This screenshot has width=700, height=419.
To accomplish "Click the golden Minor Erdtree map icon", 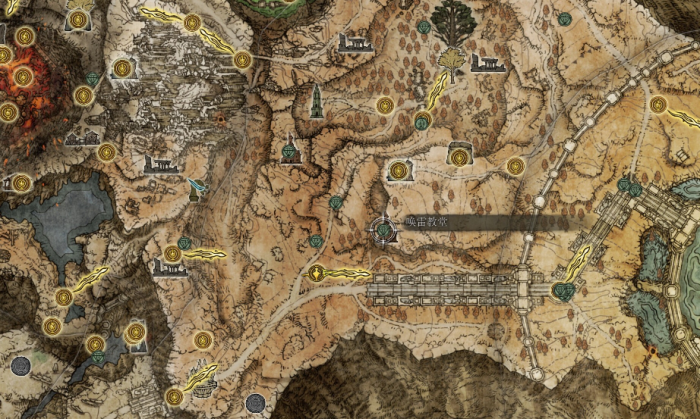I will tap(455, 39).
